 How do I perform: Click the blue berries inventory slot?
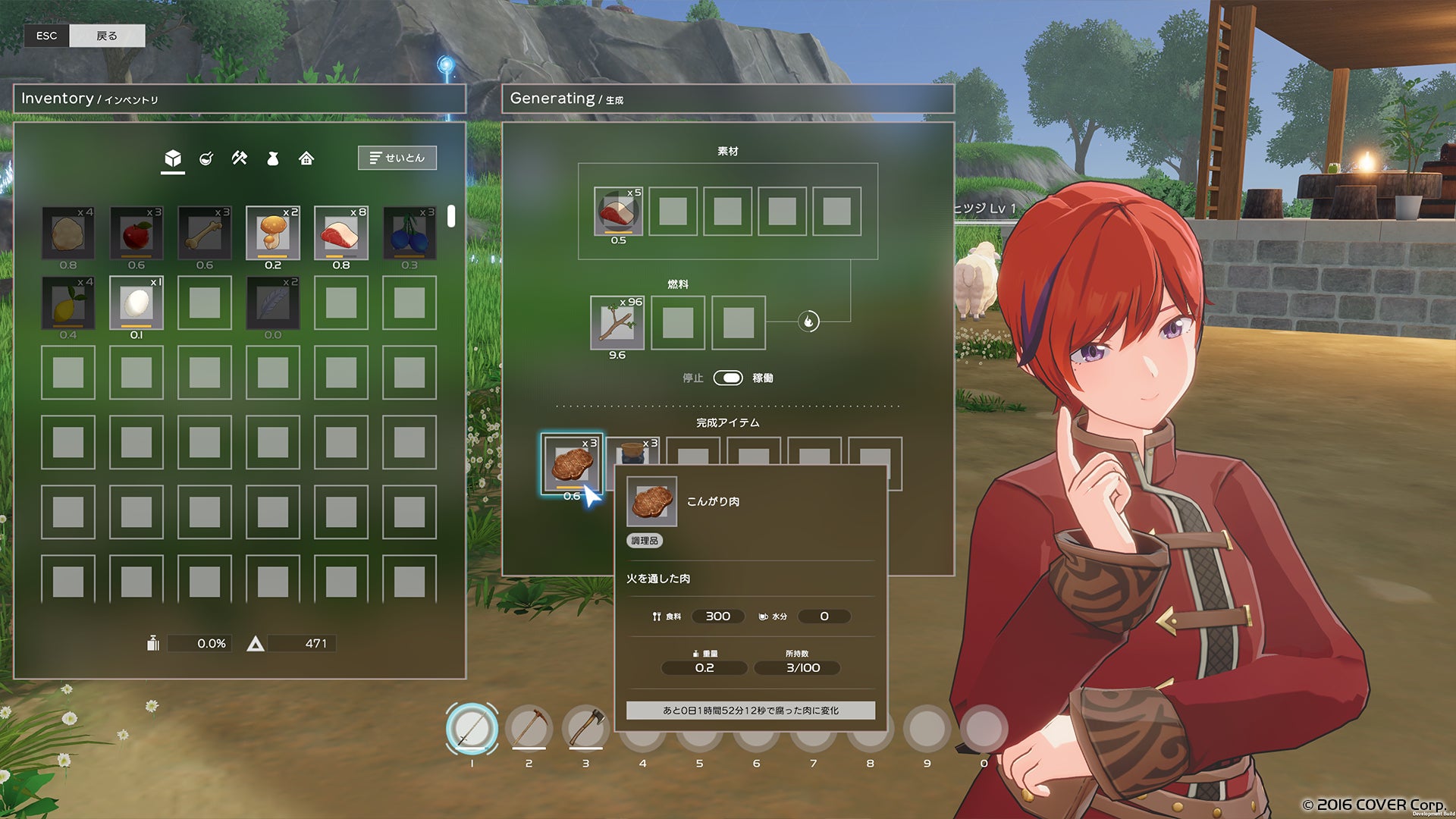coord(409,234)
